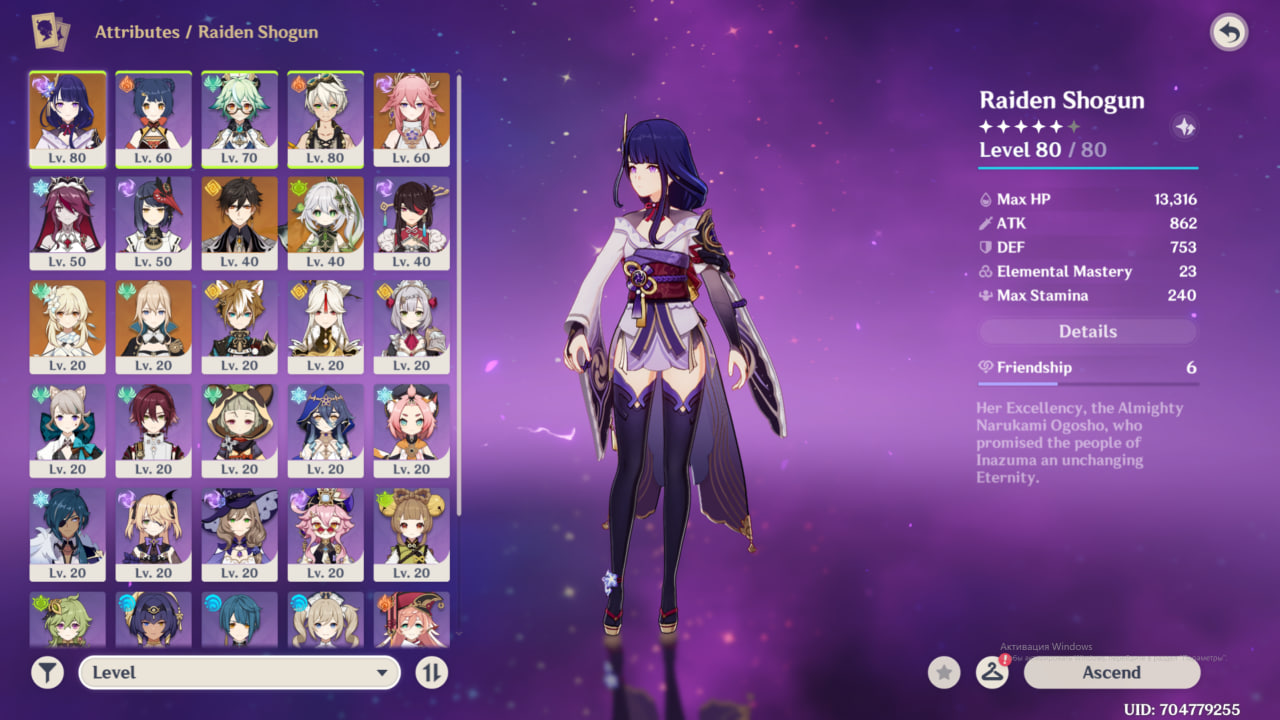The width and height of the screenshot is (1280, 720).
Task: Return with the back arrow button
Action: tap(1229, 33)
